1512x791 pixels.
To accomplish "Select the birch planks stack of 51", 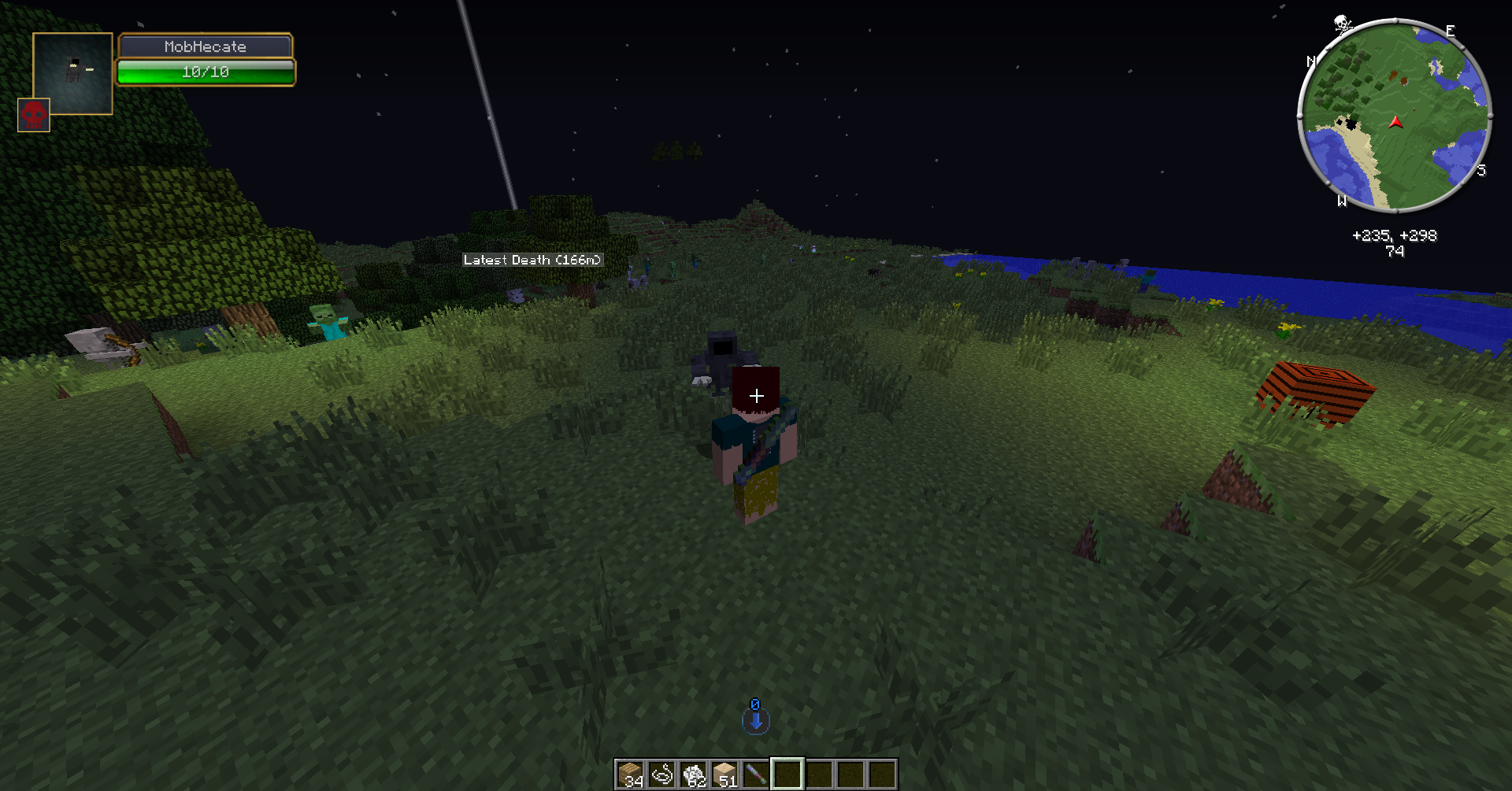I will tap(724, 774).
